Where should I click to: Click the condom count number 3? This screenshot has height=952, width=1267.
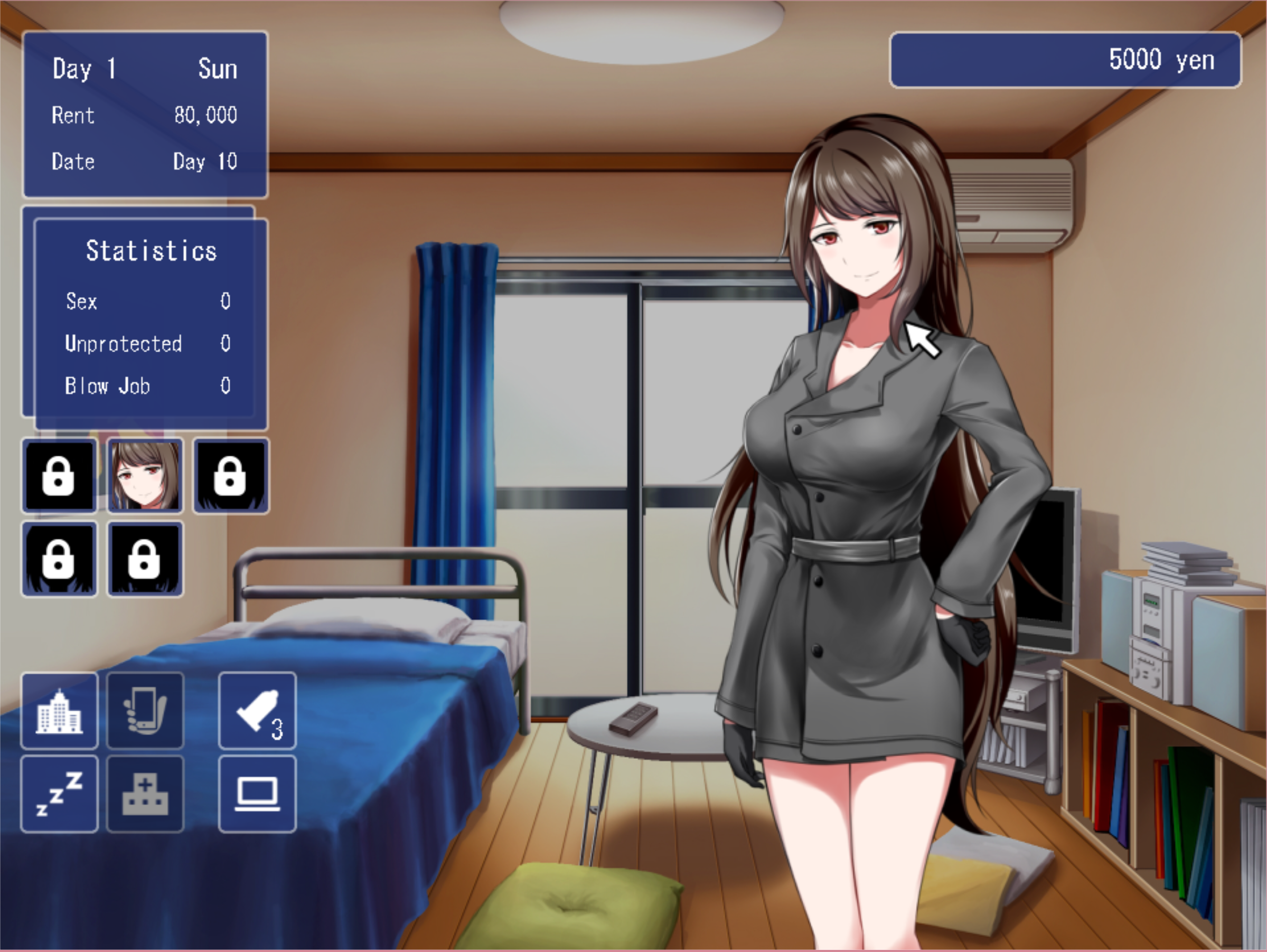point(277,729)
